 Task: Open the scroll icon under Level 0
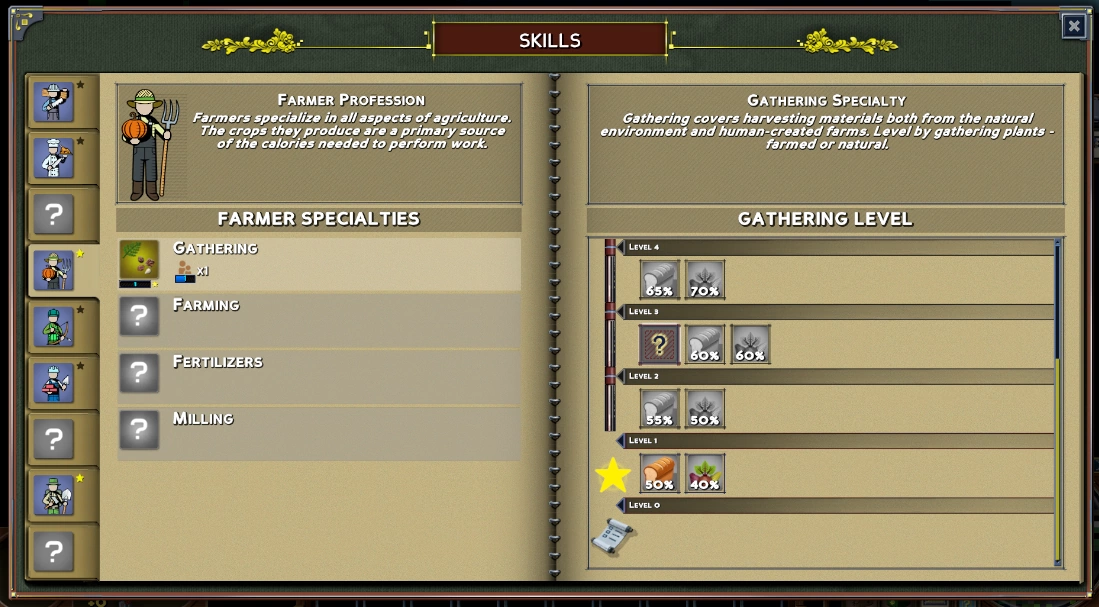(x=612, y=537)
